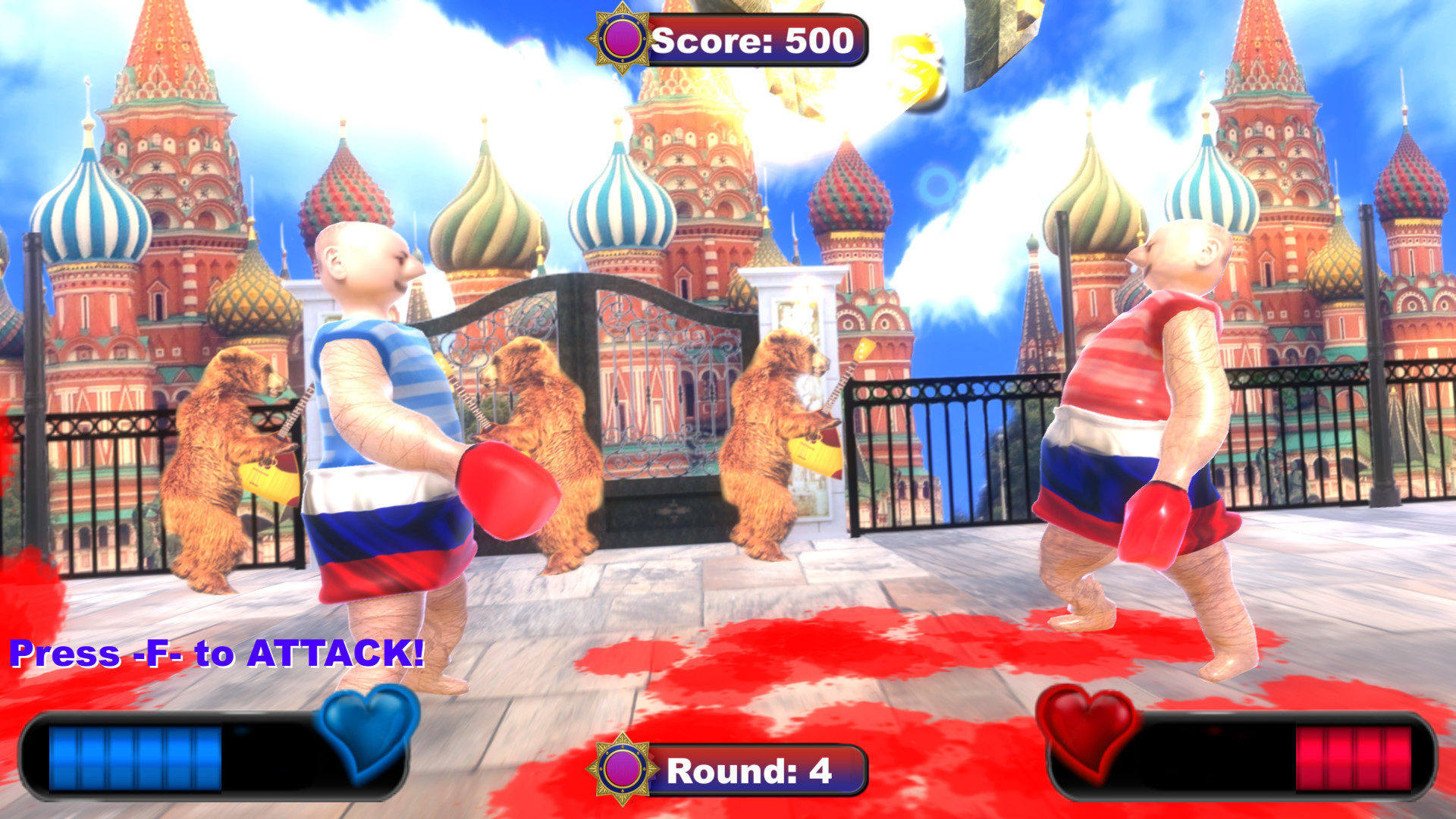Click the falling gold coin at top
This screenshot has height=819, width=1456.
click(918, 68)
